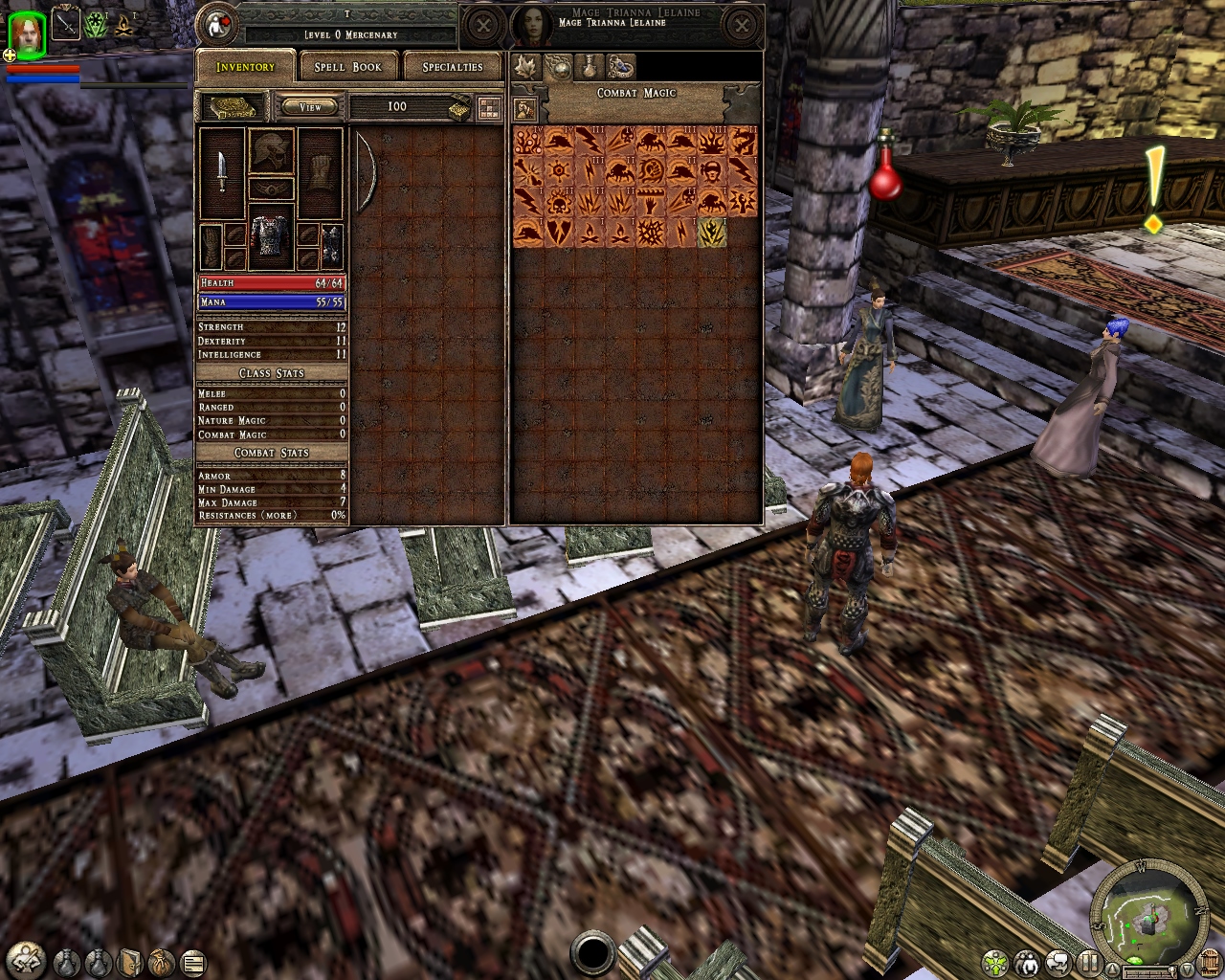This screenshot has height=980, width=1225.
Task: Close Mage Trianna Lelaine's shop window
Action: [x=741, y=26]
